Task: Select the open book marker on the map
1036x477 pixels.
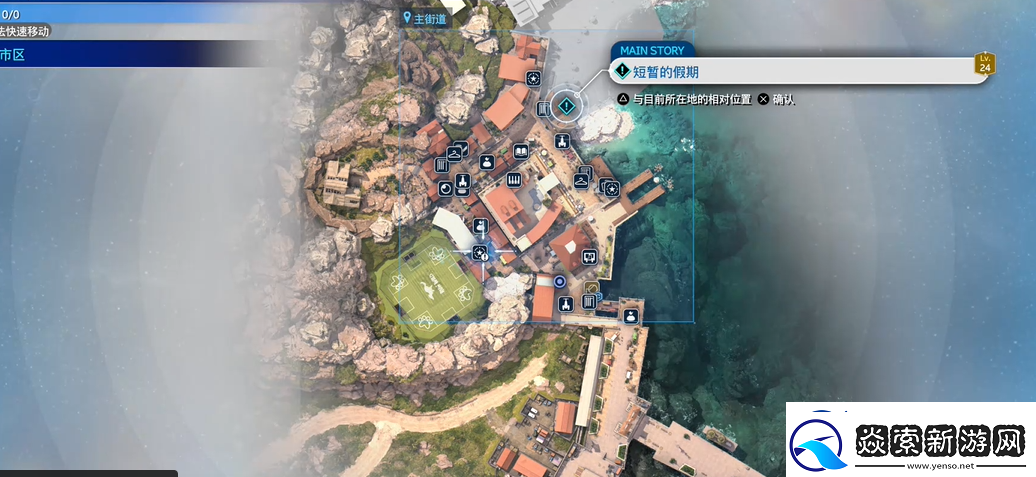Action: (x=520, y=151)
